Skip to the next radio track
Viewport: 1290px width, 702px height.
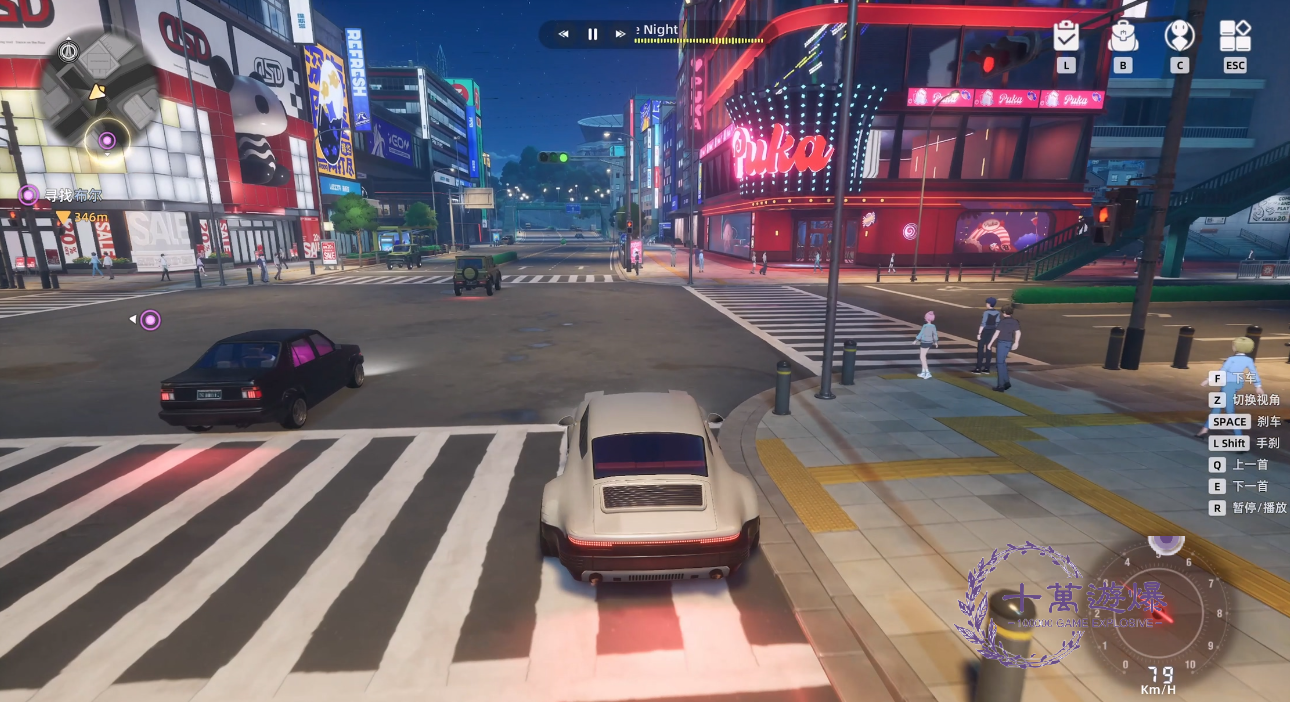coord(621,34)
